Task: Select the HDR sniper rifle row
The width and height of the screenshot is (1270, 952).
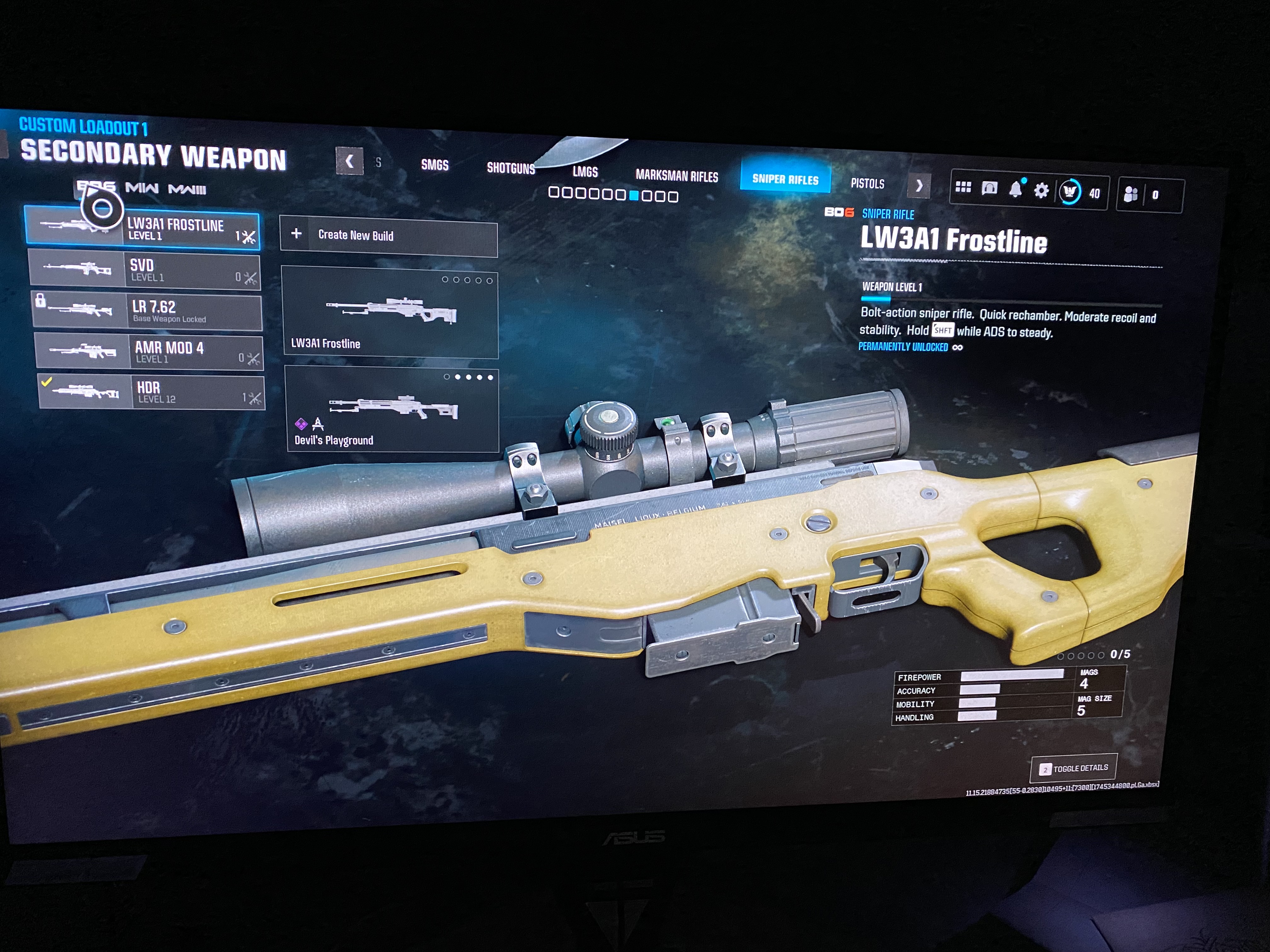Action: tap(152, 393)
